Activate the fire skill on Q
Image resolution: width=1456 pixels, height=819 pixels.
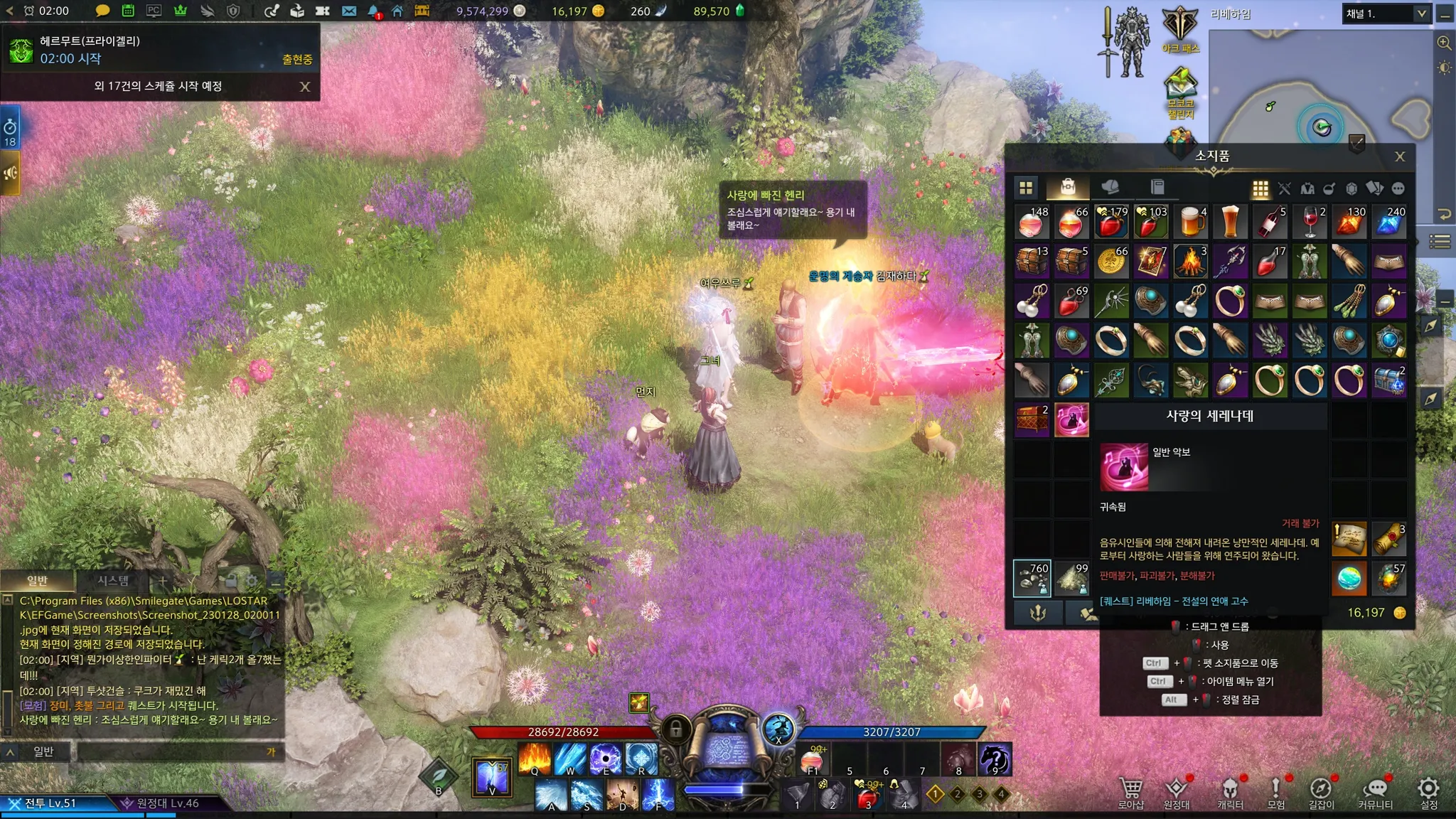coord(535,759)
